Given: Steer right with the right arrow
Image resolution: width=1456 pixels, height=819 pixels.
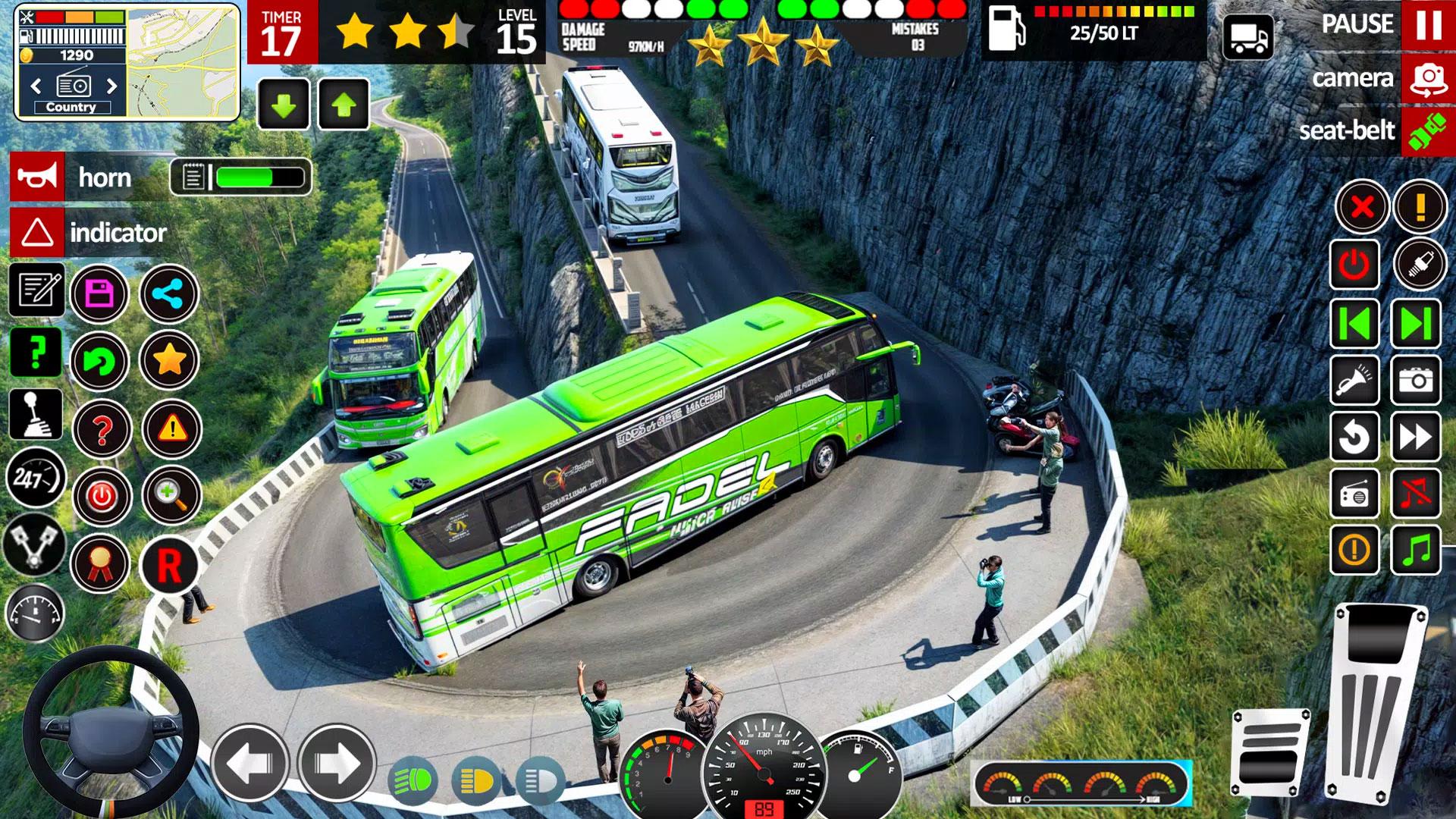Looking at the screenshot, I should pyautogui.click(x=337, y=763).
